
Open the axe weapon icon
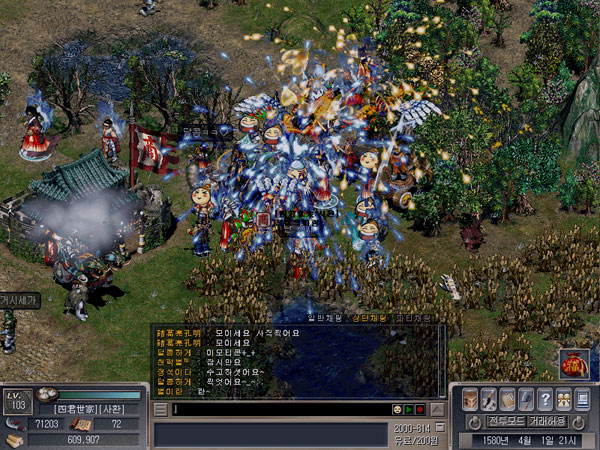[526, 399]
